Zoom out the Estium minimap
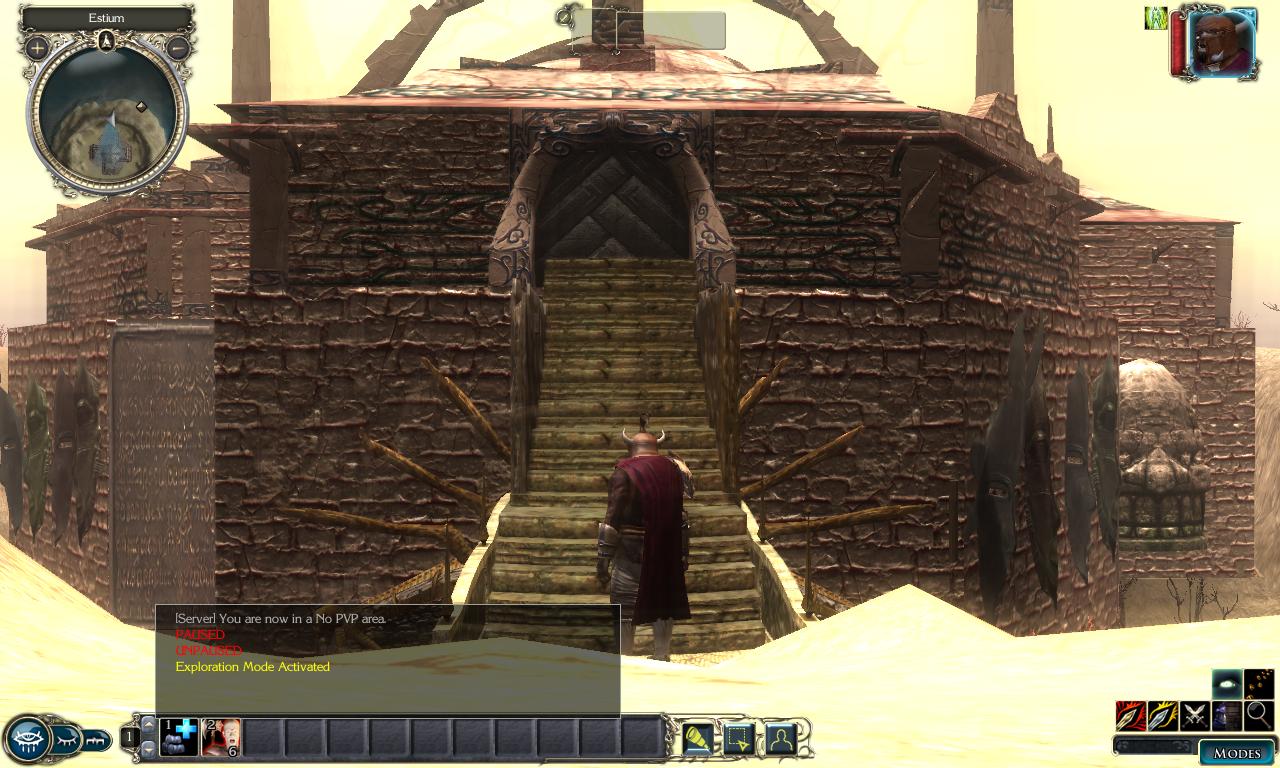Screen dimensions: 1280x768 point(177,47)
